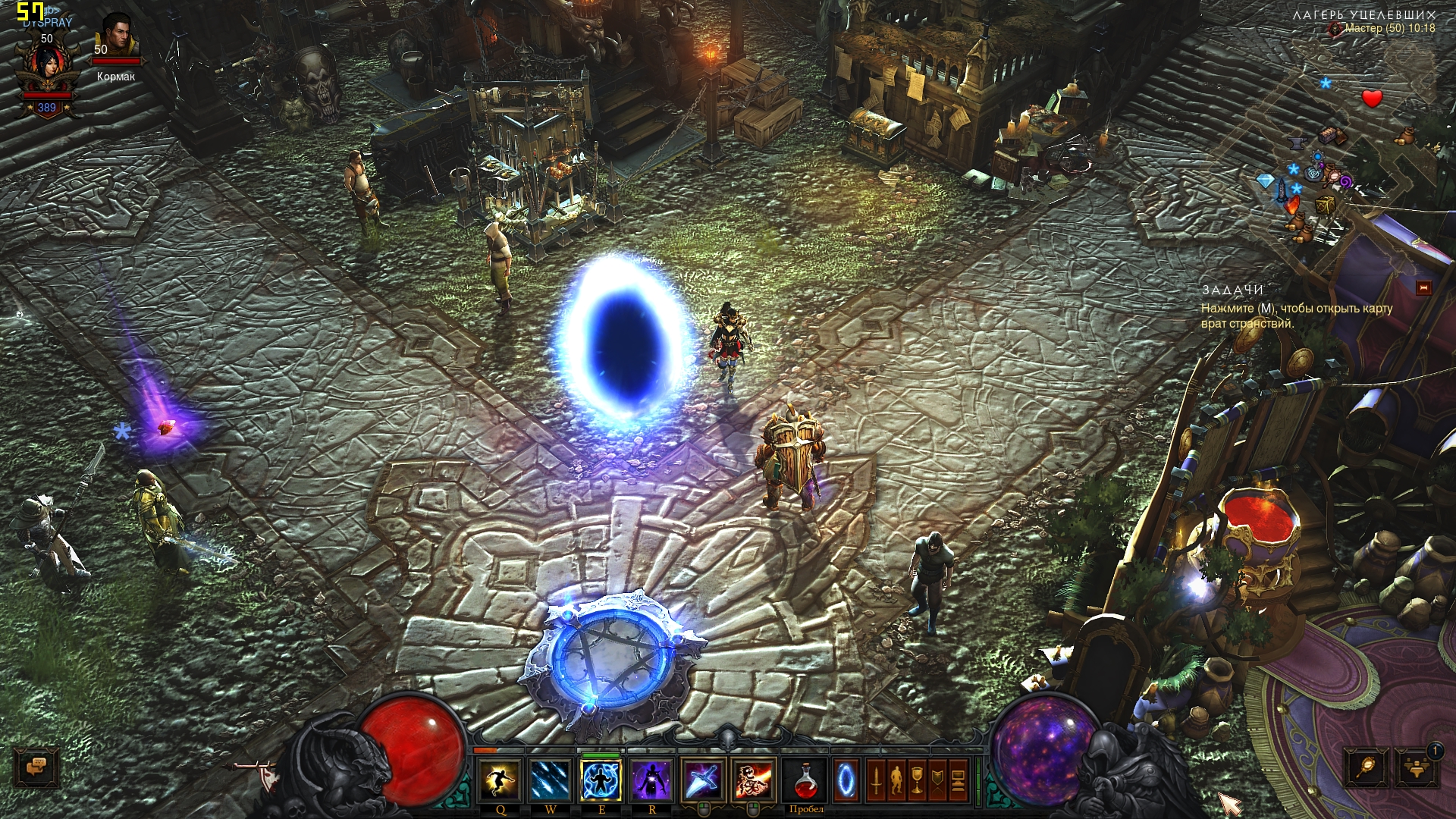Trigger the purple archon-form skill on R
This screenshot has height=819, width=1456.
(x=651, y=780)
